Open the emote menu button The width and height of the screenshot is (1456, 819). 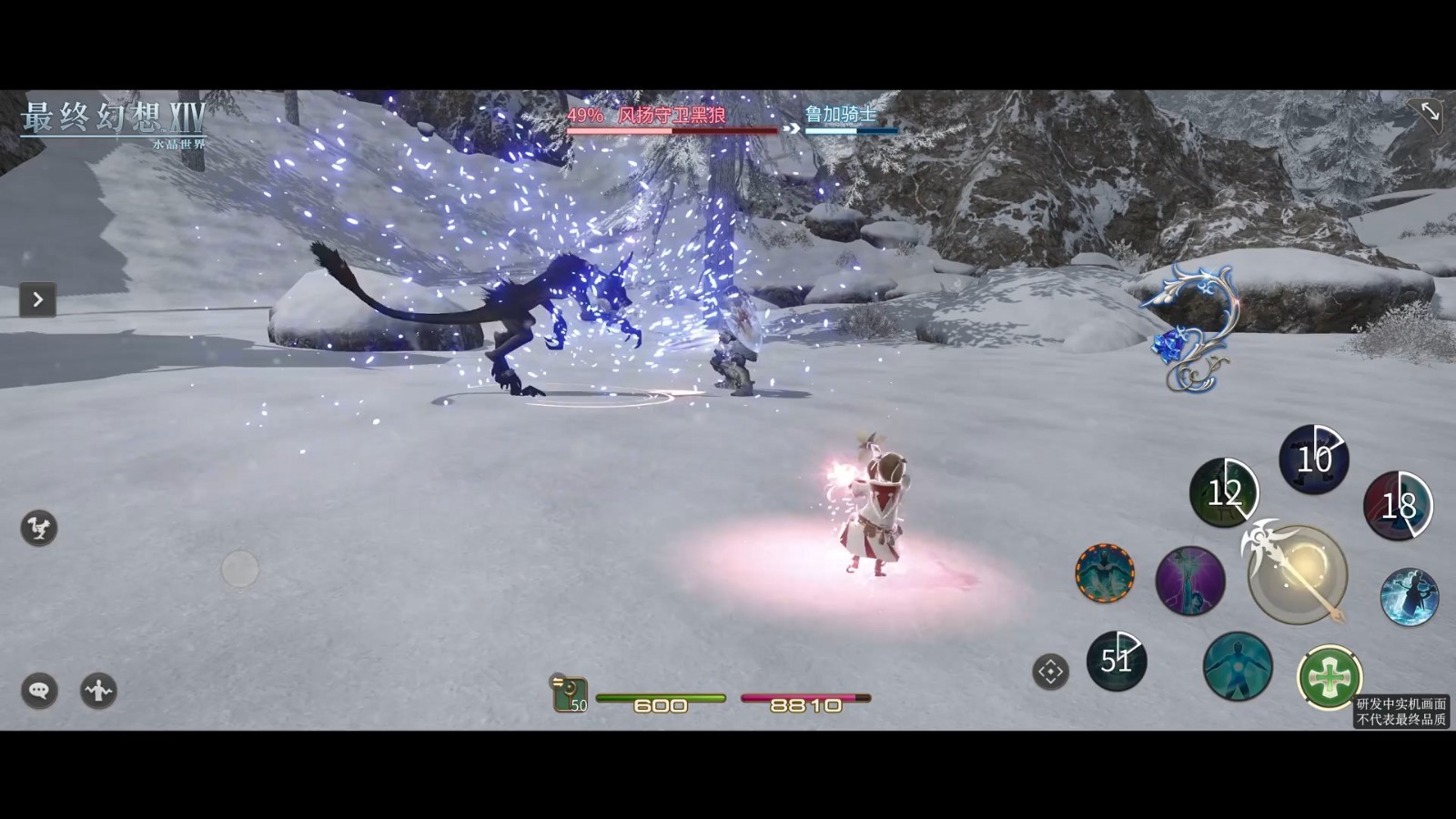tap(98, 691)
